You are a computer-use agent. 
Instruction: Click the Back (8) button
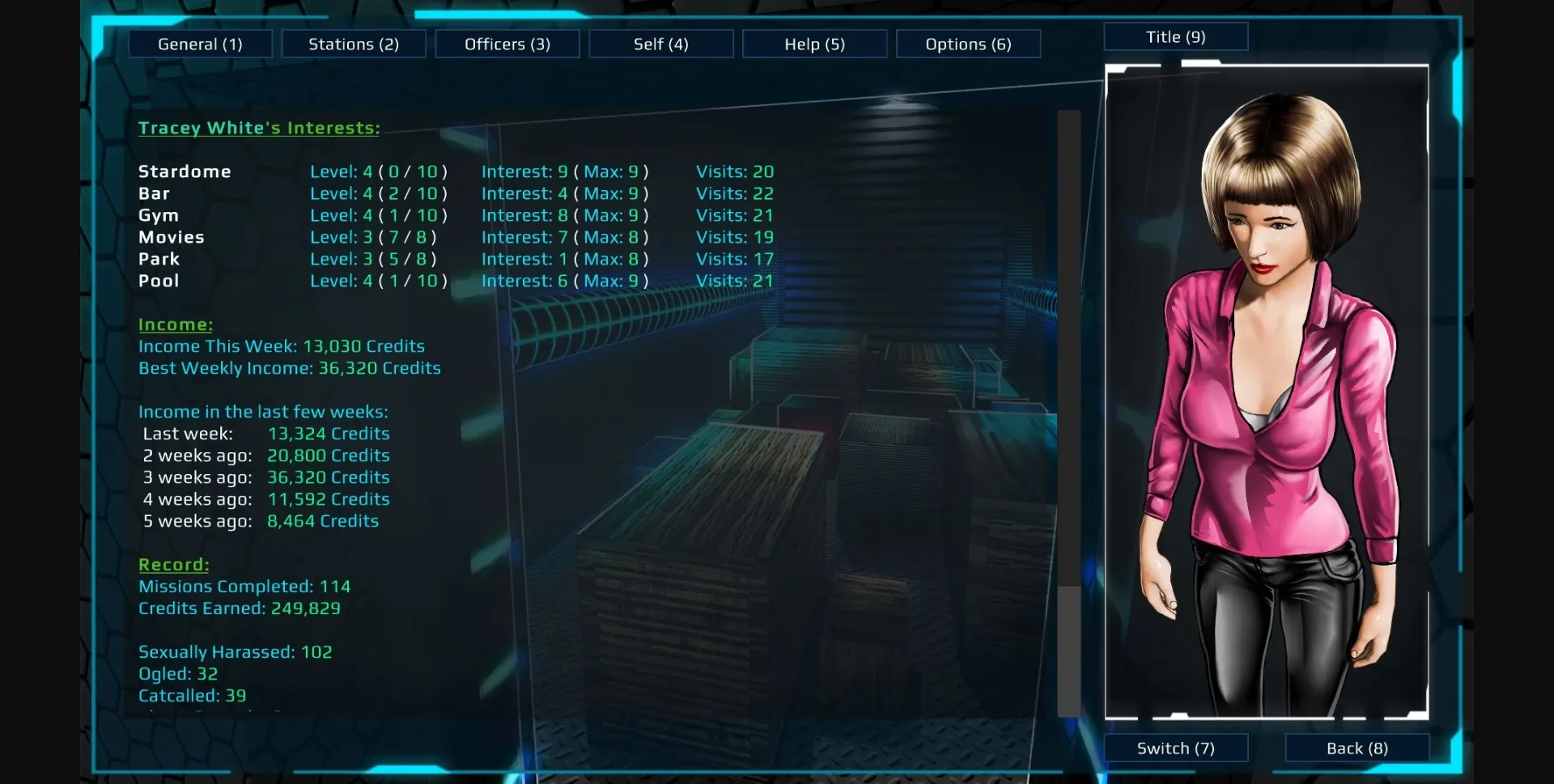[1357, 748]
